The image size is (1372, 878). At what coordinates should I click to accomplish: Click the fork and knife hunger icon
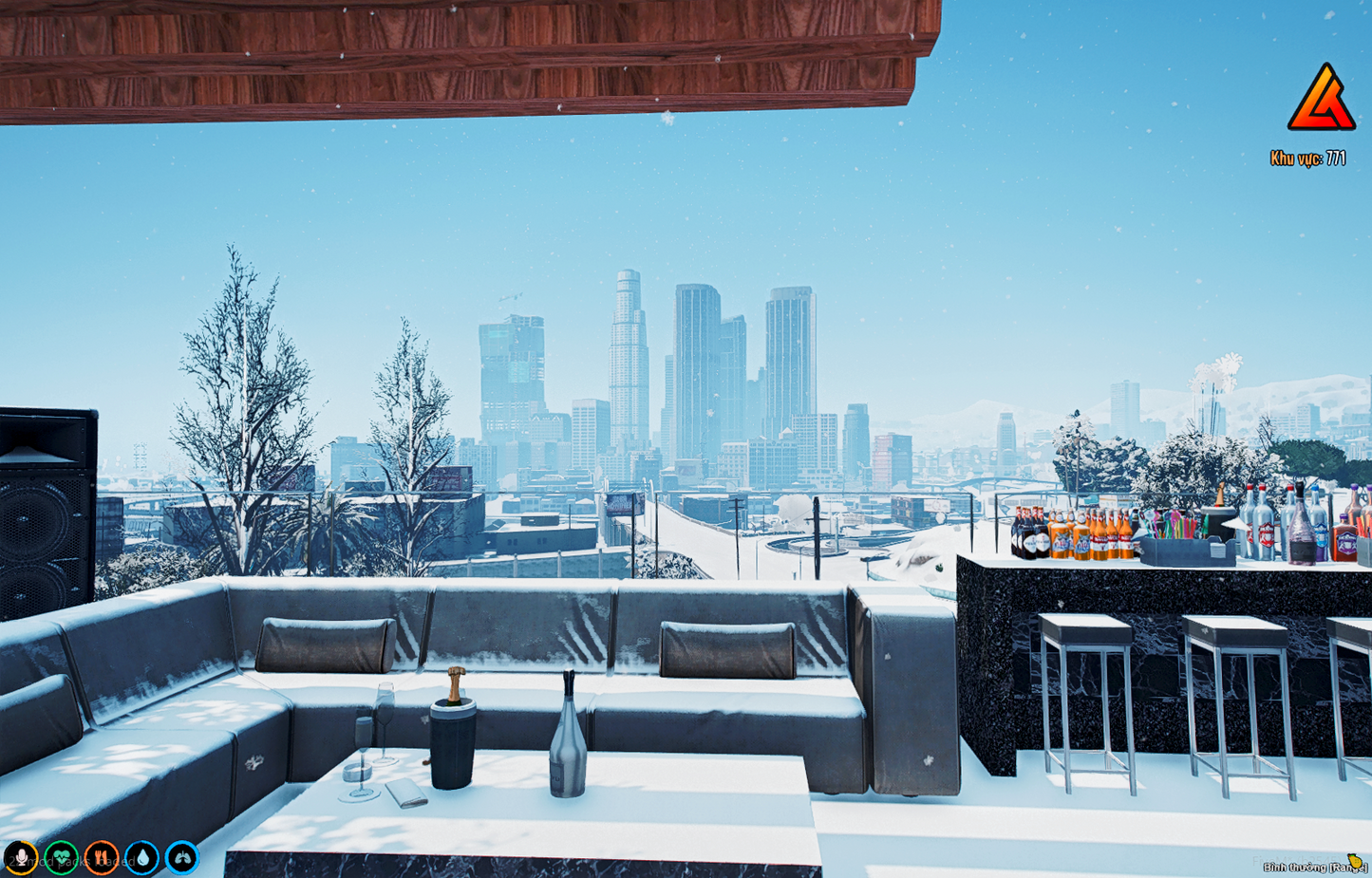(x=102, y=858)
